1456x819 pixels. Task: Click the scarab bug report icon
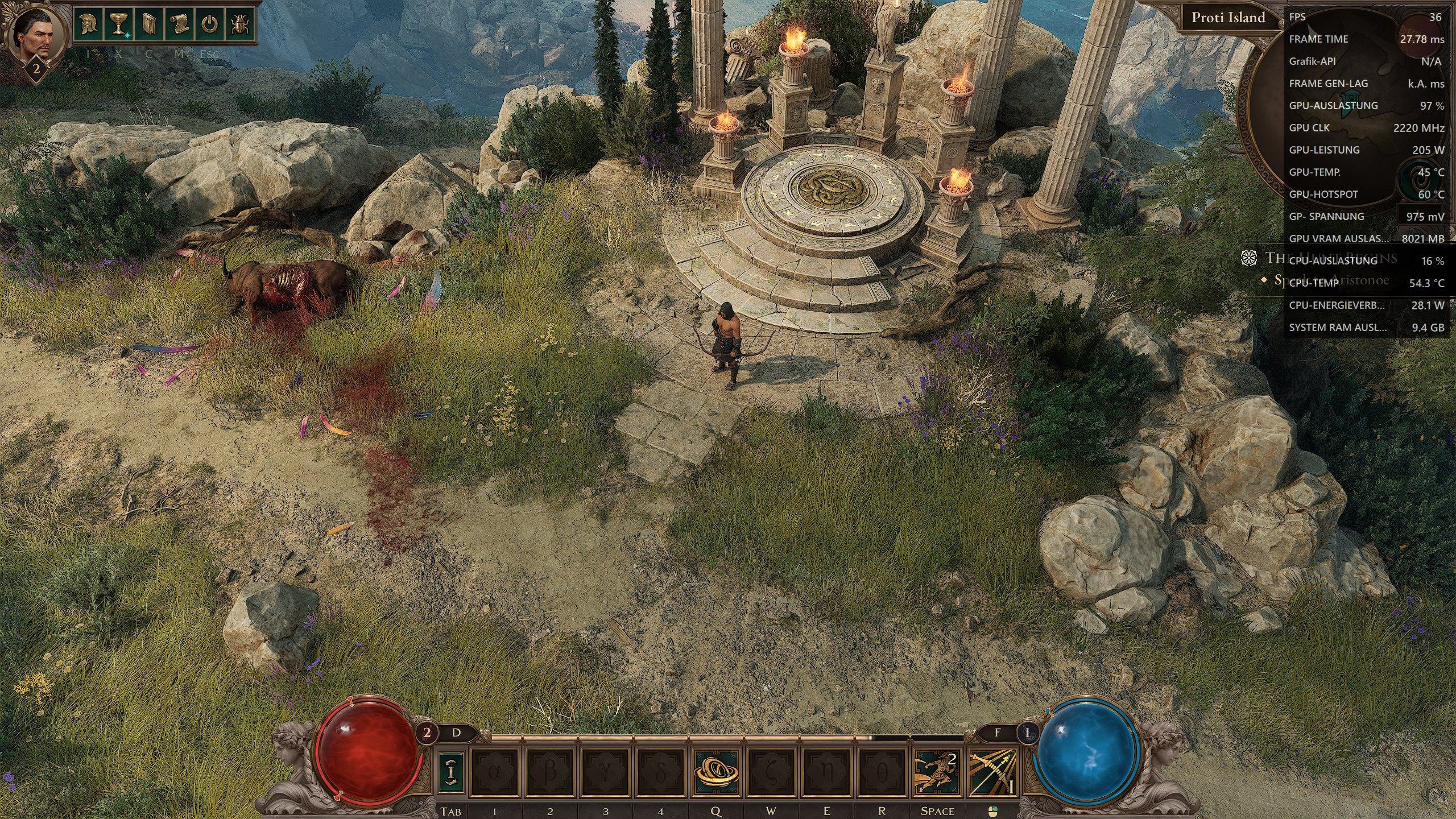[239, 24]
